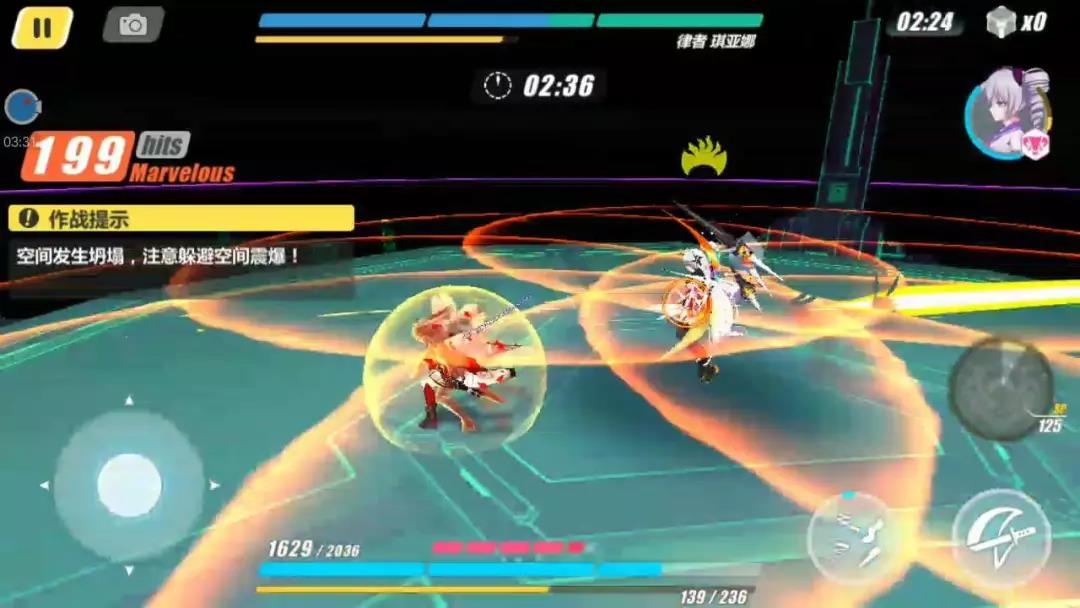Image resolution: width=1080 pixels, height=608 pixels.
Task: Open the camera screenshot mode
Action: pos(133,26)
